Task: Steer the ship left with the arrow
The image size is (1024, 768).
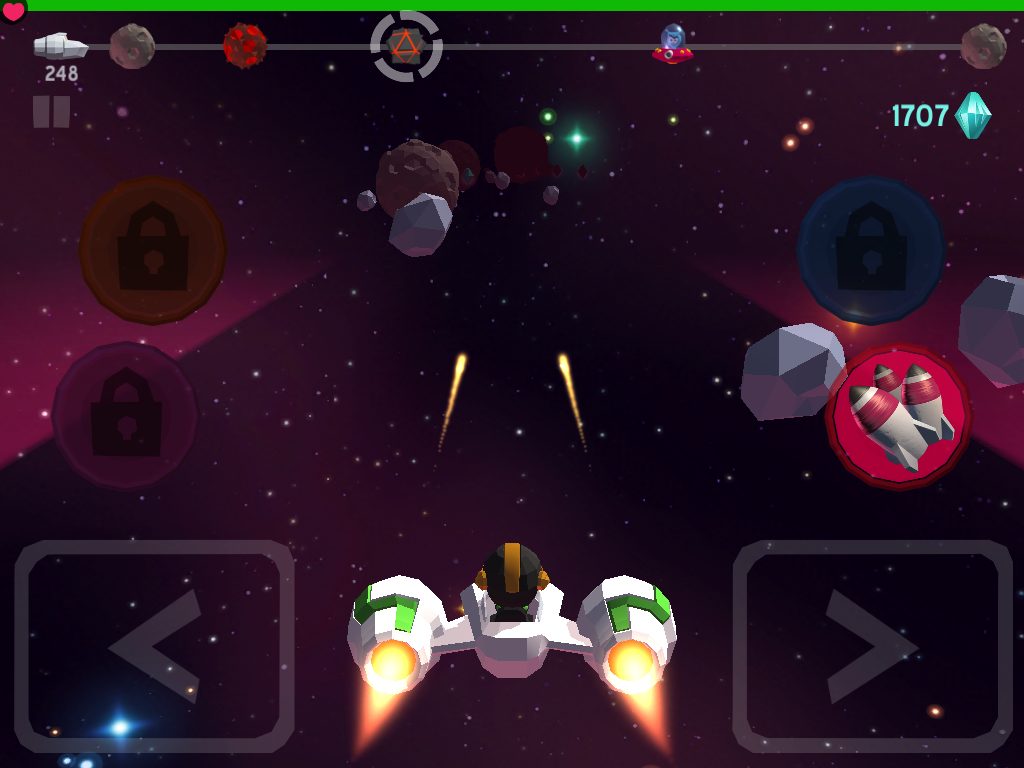Action: pos(154,646)
